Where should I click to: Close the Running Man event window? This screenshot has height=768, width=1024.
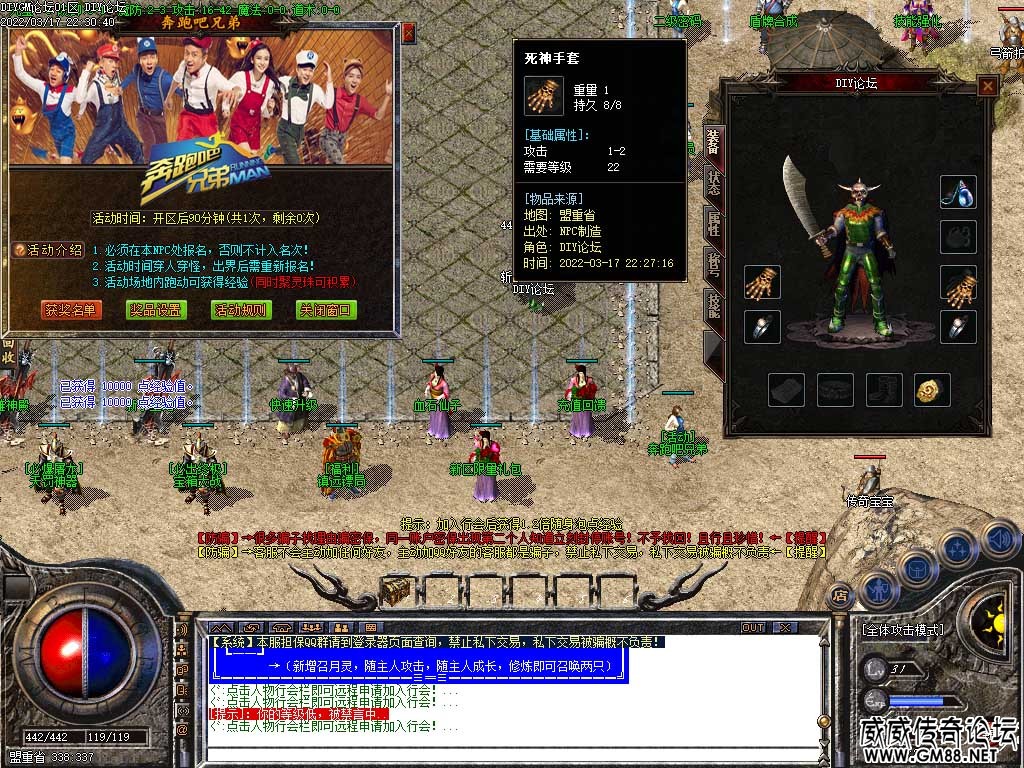point(408,32)
